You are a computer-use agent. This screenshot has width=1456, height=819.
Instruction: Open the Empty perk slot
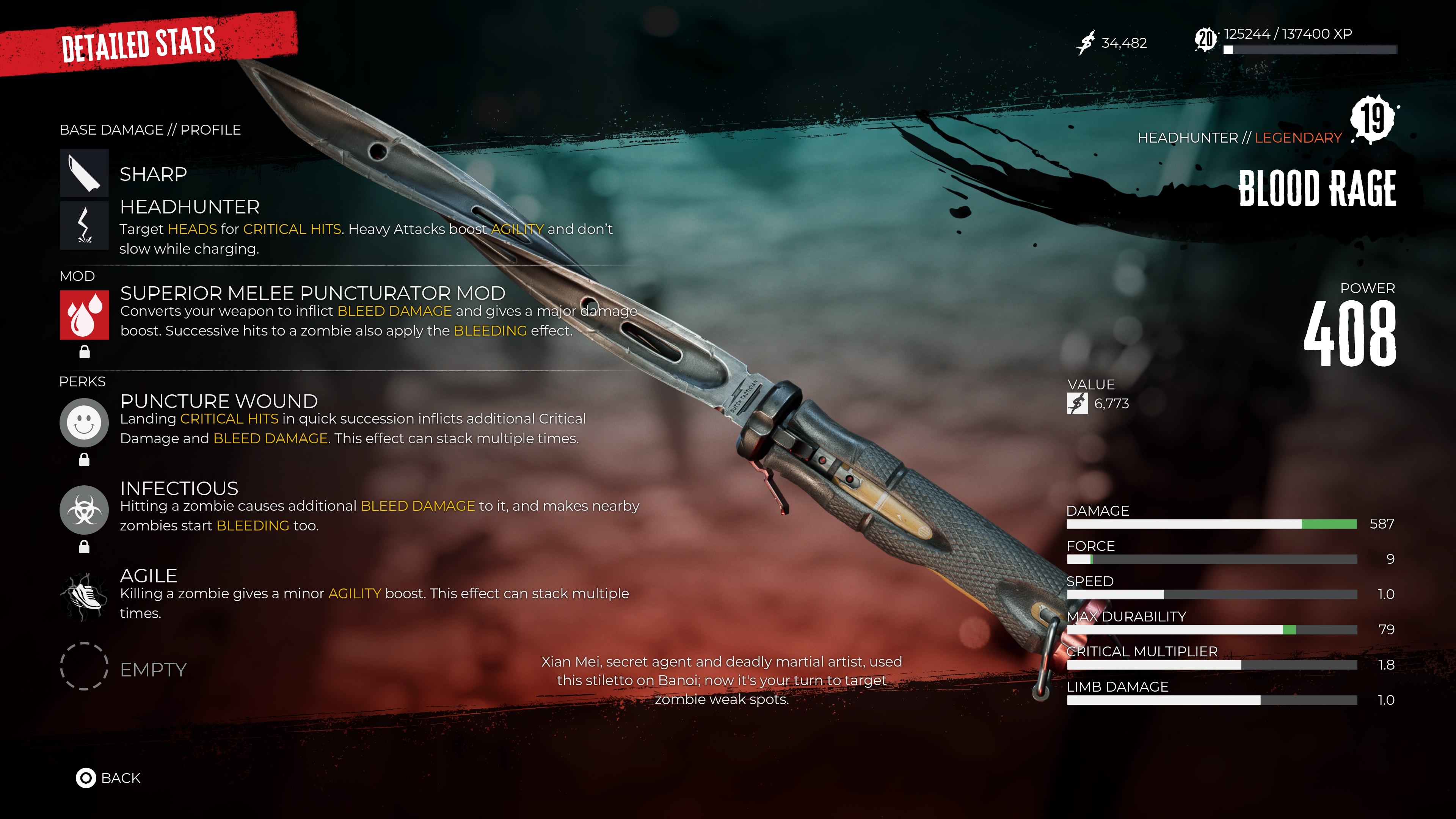84,669
